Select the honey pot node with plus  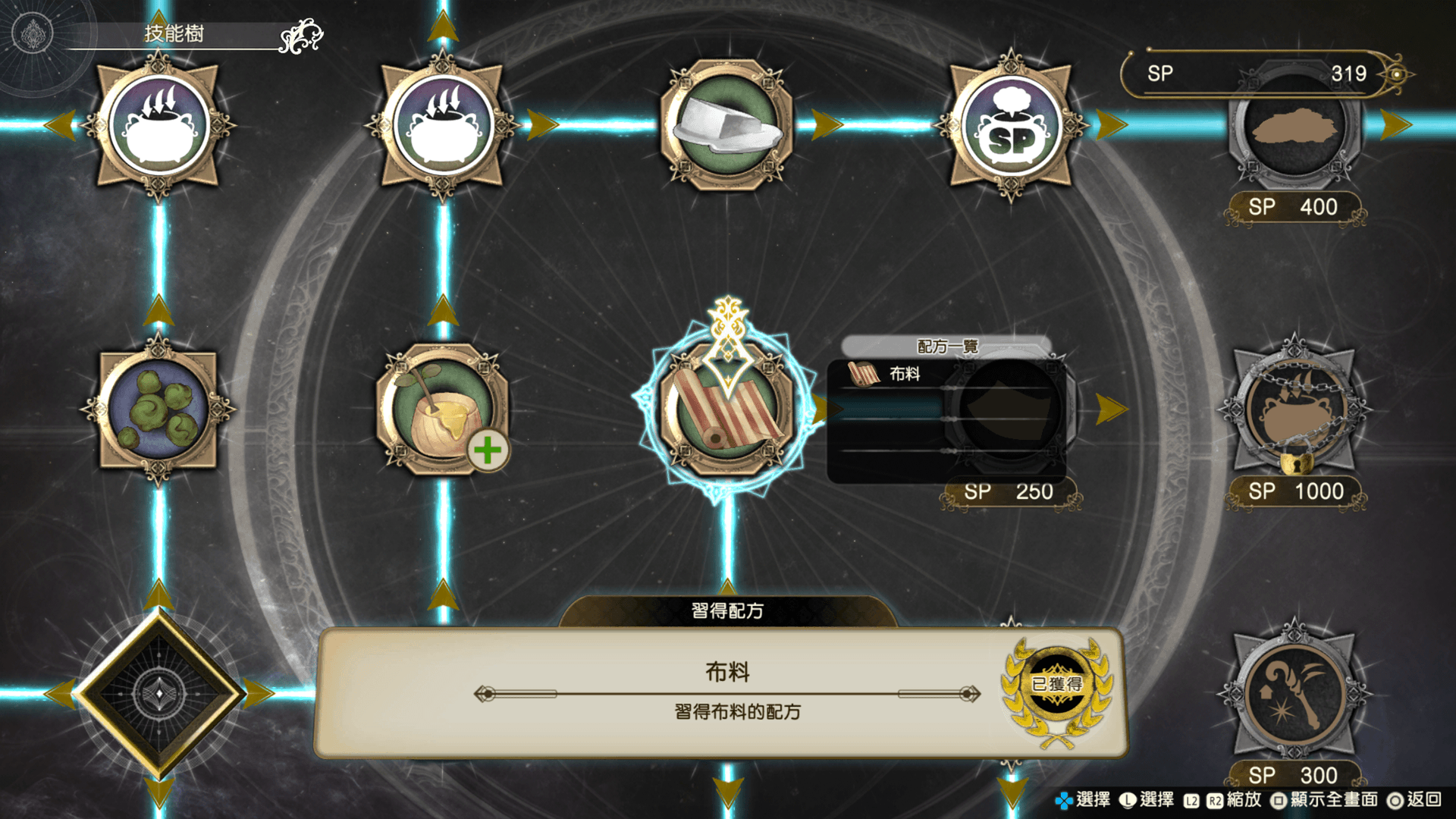[443, 409]
